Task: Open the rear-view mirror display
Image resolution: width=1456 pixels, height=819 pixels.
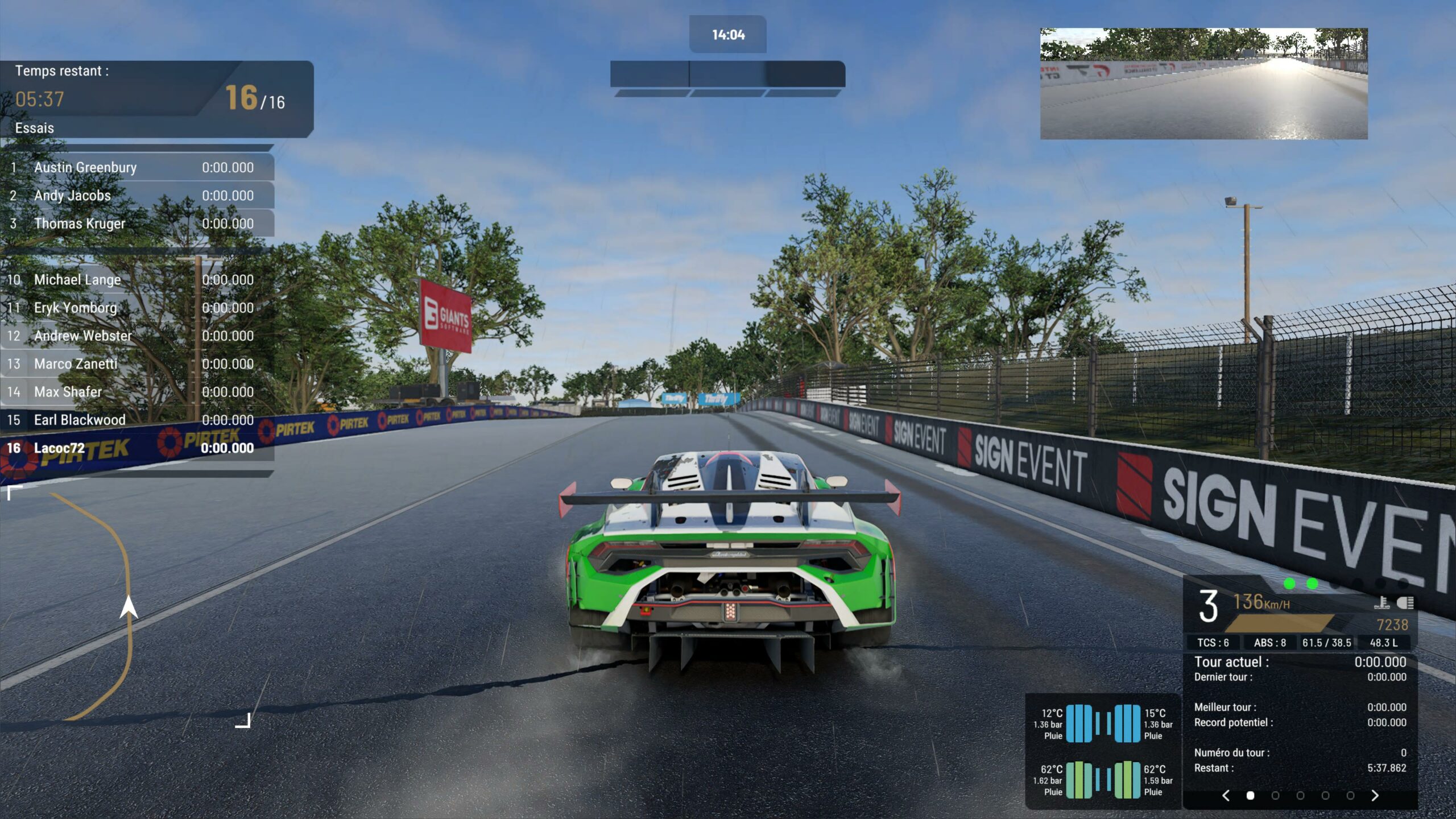Action: [x=1203, y=84]
